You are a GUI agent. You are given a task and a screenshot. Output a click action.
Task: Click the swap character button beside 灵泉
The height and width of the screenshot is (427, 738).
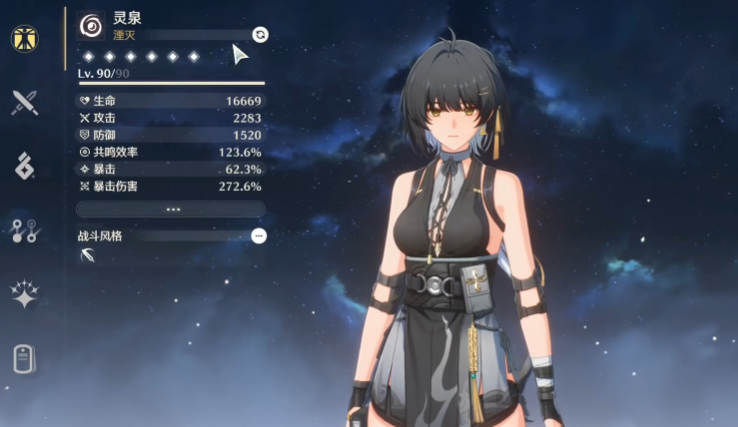pos(260,34)
